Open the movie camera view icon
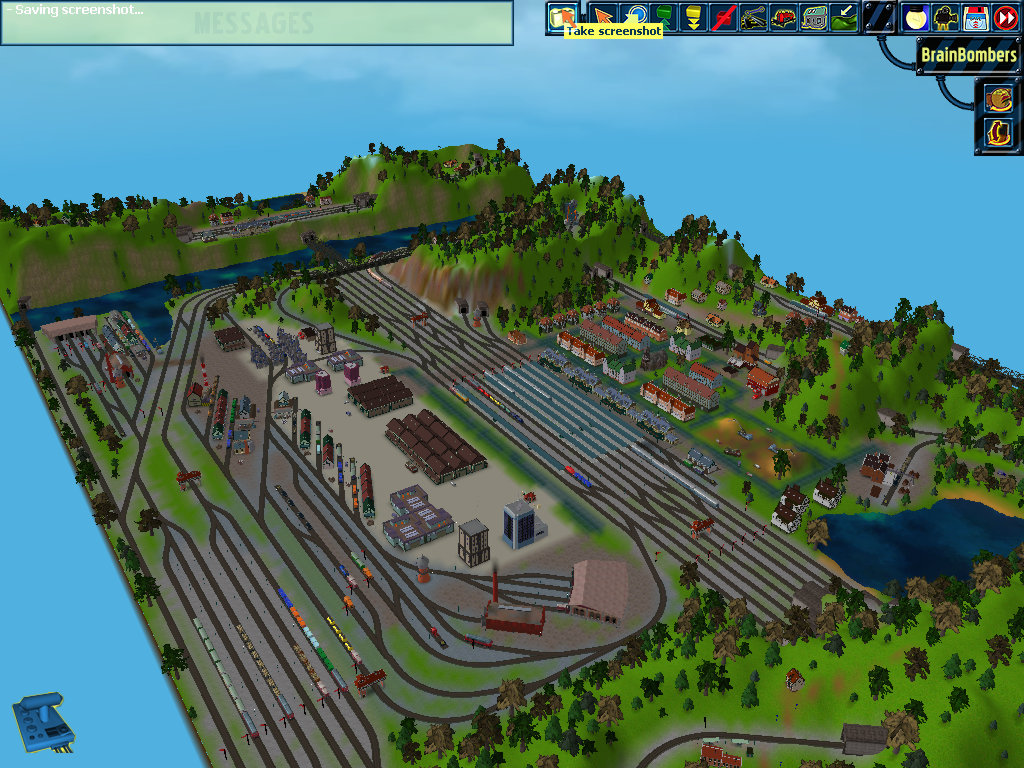Image resolution: width=1024 pixels, height=768 pixels. pyautogui.click(x=945, y=17)
